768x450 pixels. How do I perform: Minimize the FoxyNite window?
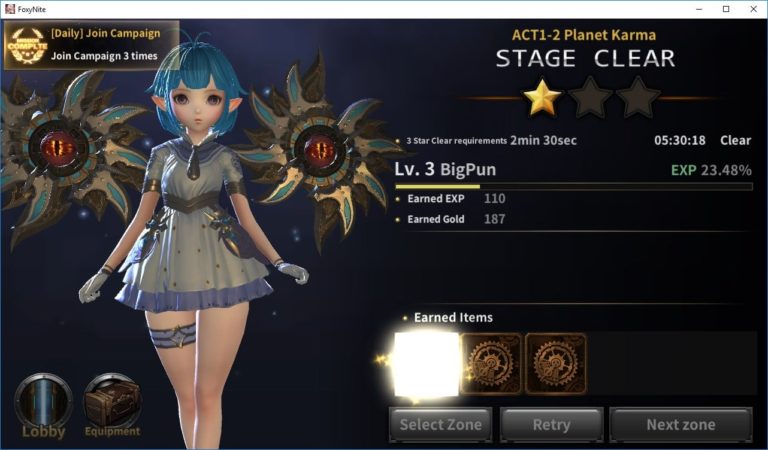coord(698,9)
